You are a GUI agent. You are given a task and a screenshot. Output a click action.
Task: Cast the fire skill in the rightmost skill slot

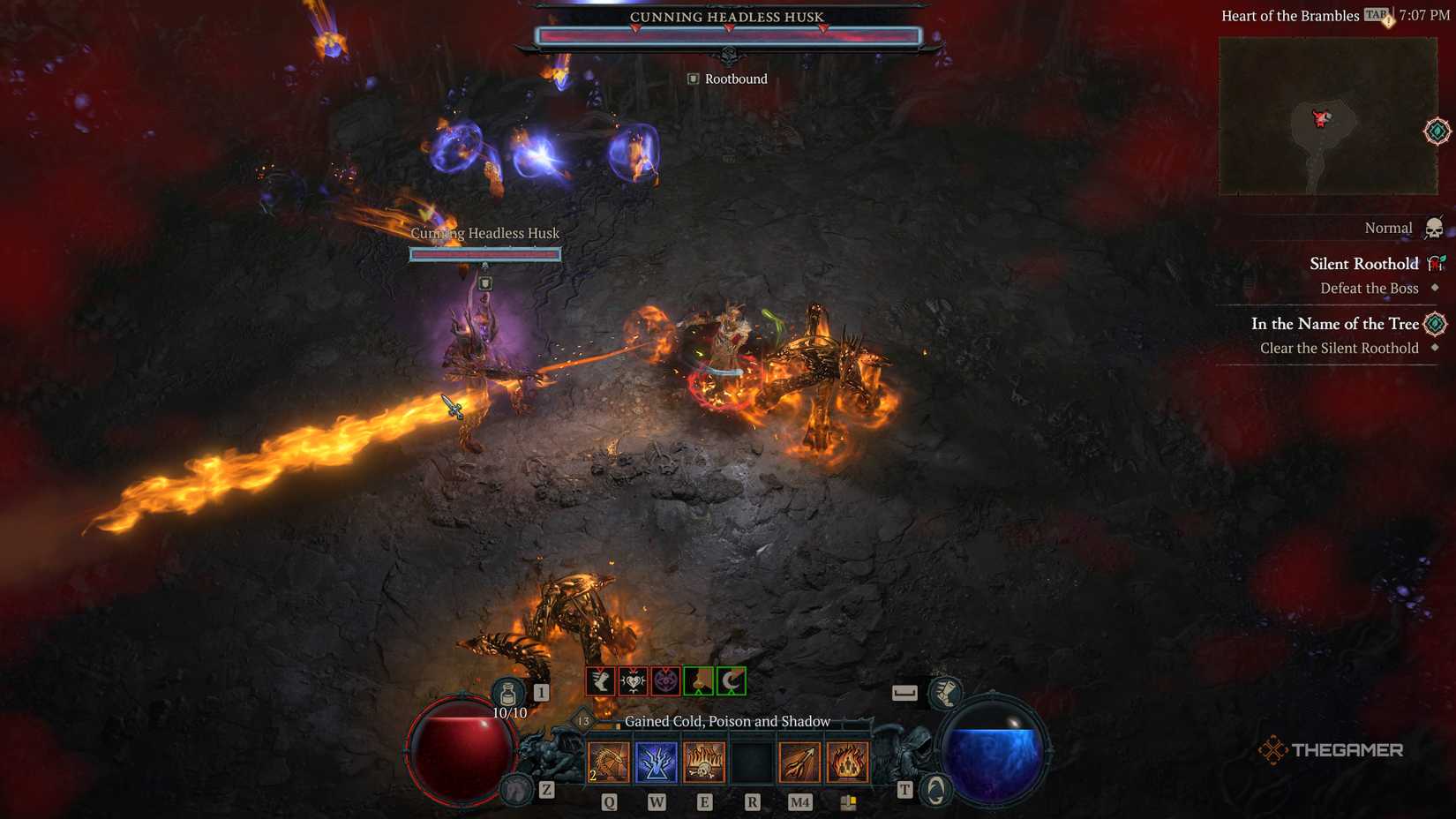849,763
